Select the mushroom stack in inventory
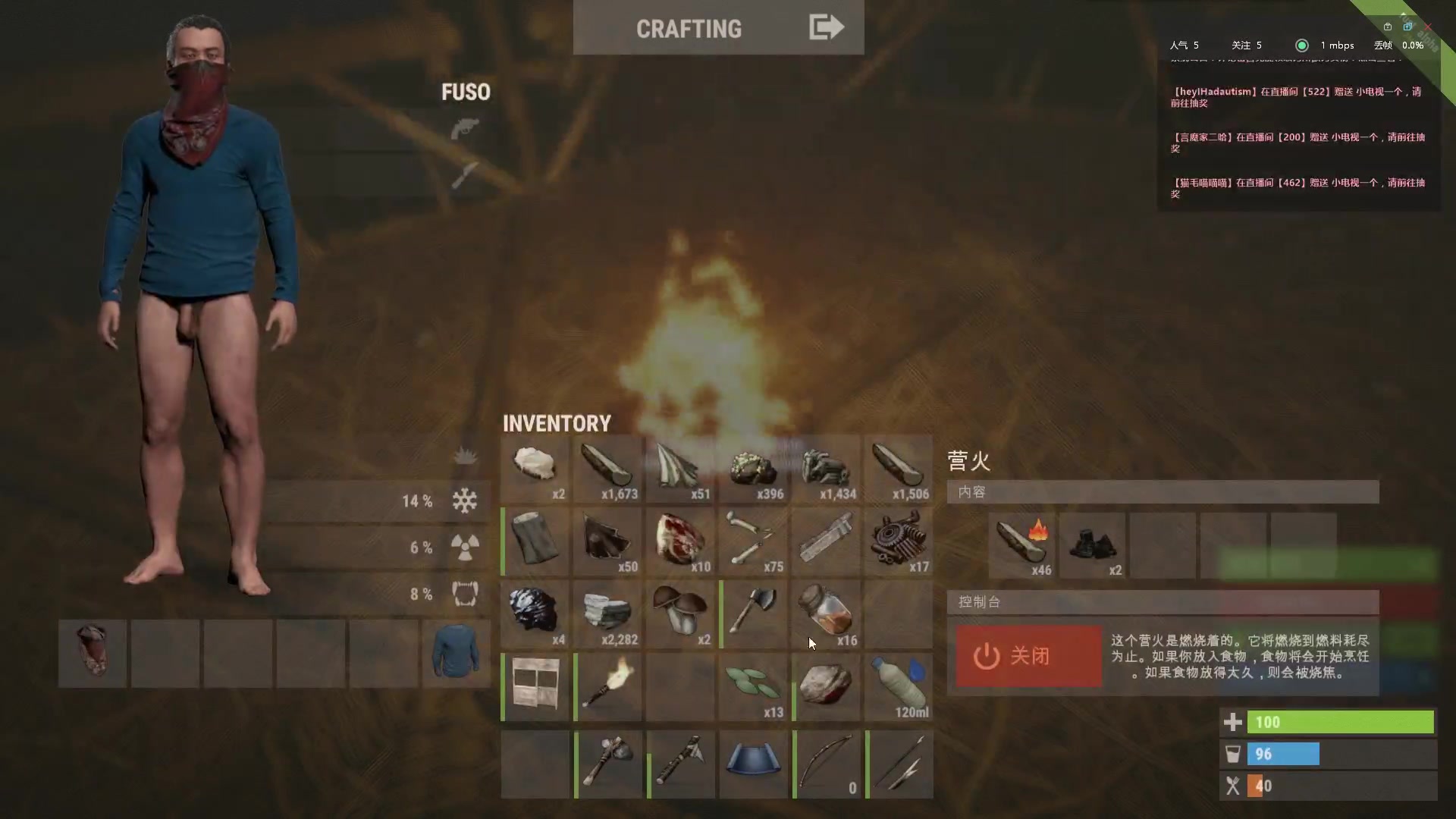The width and height of the screenshot is (1456, 819). point(681,613)
